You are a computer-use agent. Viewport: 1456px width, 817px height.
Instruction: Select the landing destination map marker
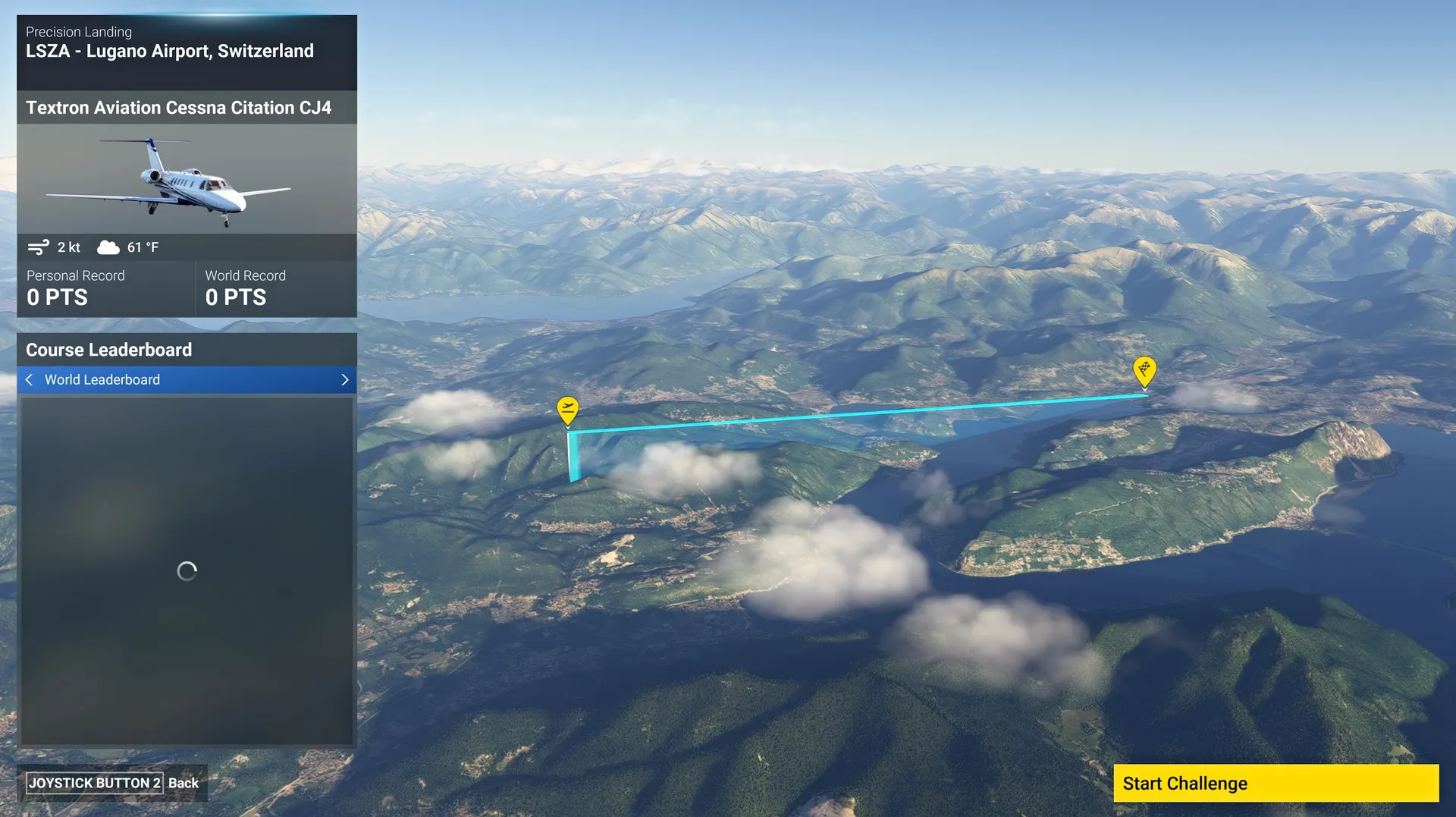pyautogui.click(x=1144, y=370)
